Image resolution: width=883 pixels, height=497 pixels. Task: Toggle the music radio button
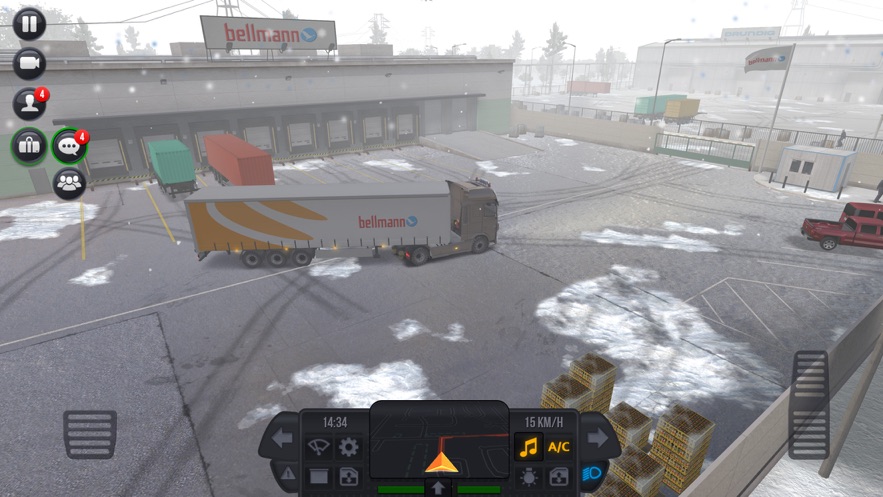[x=528, y=447]
